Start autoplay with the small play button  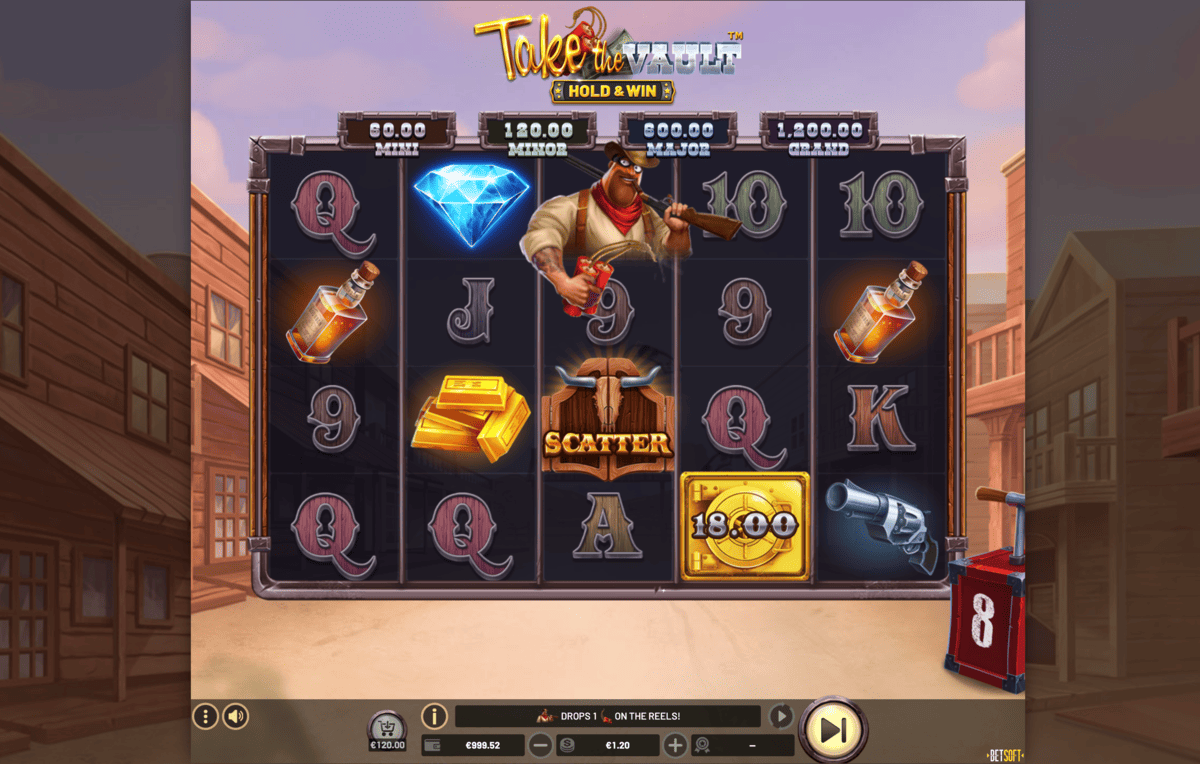click(x=781, y=716)
